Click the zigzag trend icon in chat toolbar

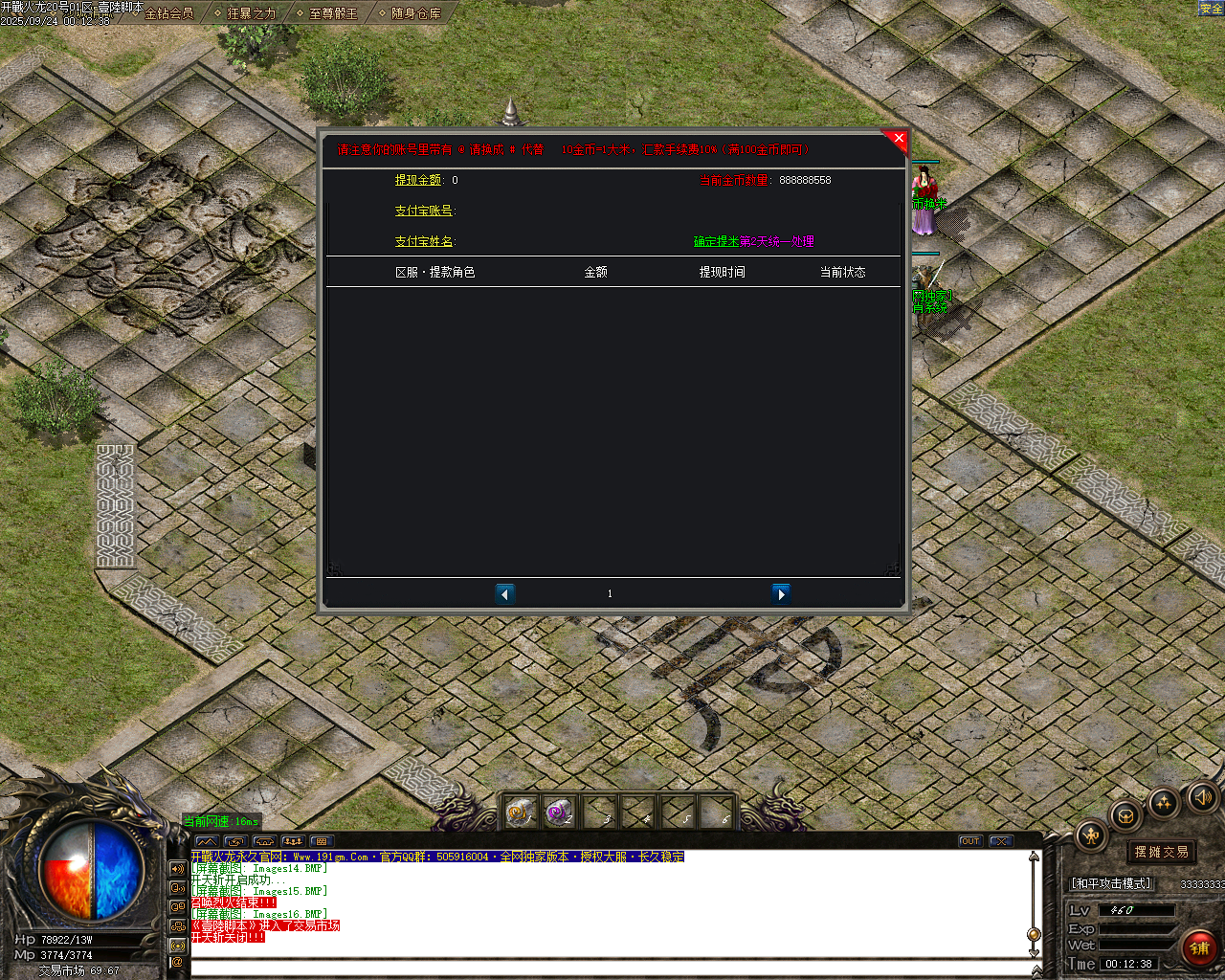coord(208,841)
